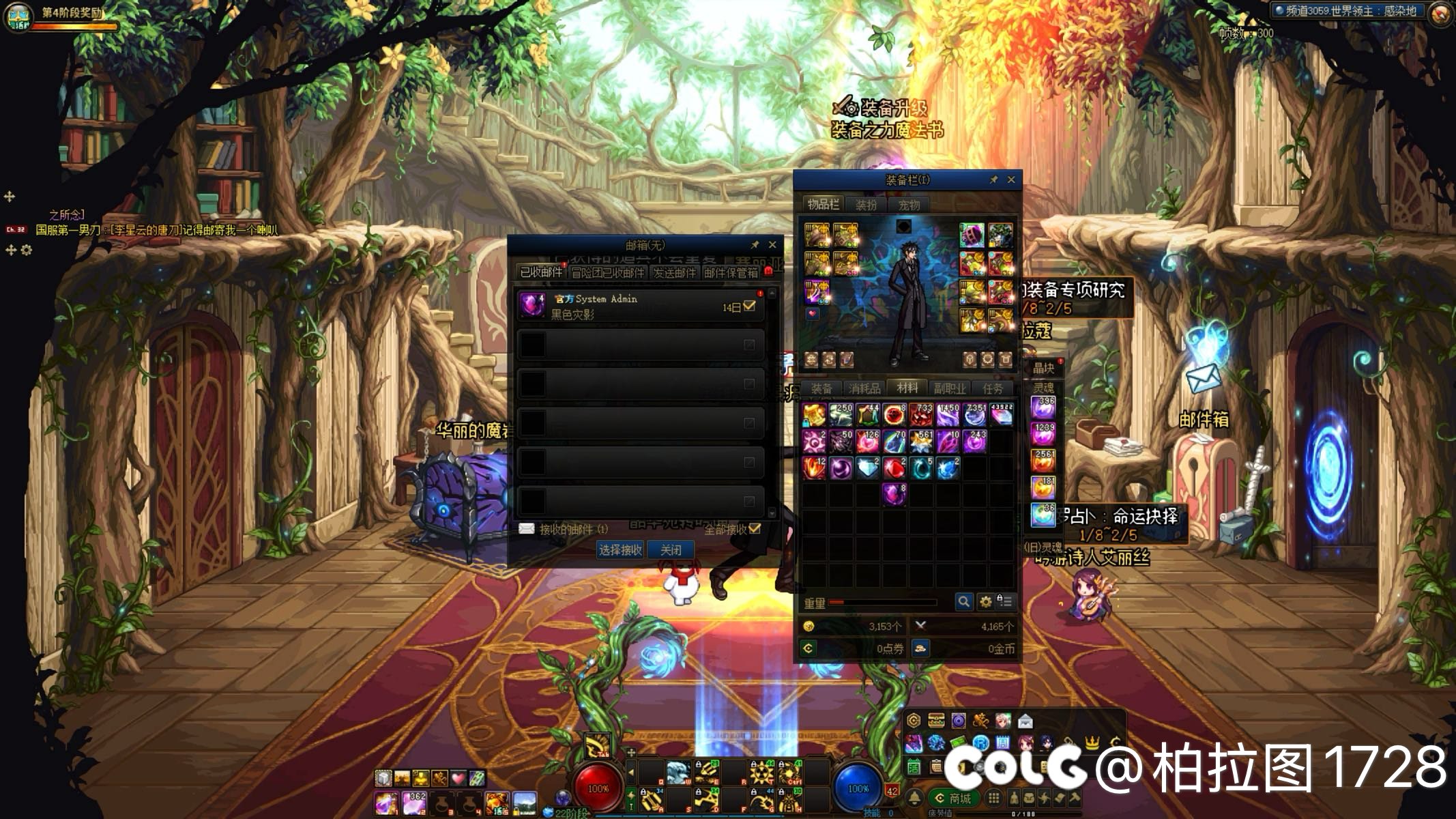Viewport: 1456px width, 819px height.
Task: Click the white wolf skill on the W hotkey slot
Action: tap(678, 773)
